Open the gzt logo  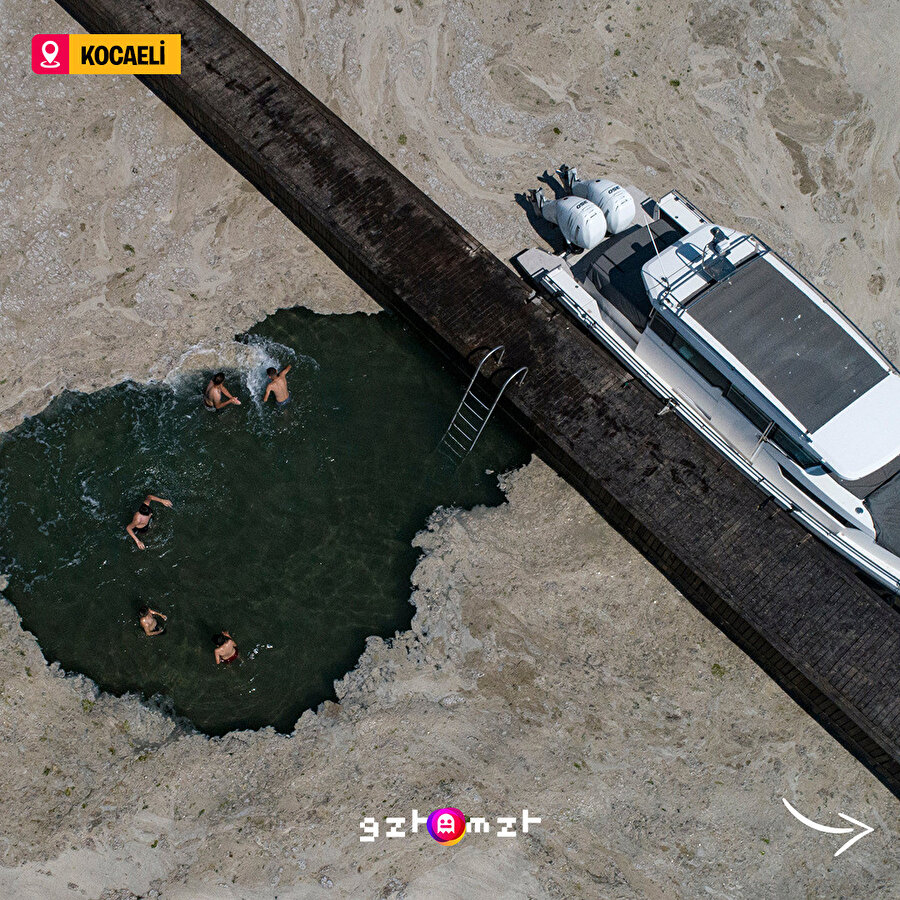tap(449, 825)
